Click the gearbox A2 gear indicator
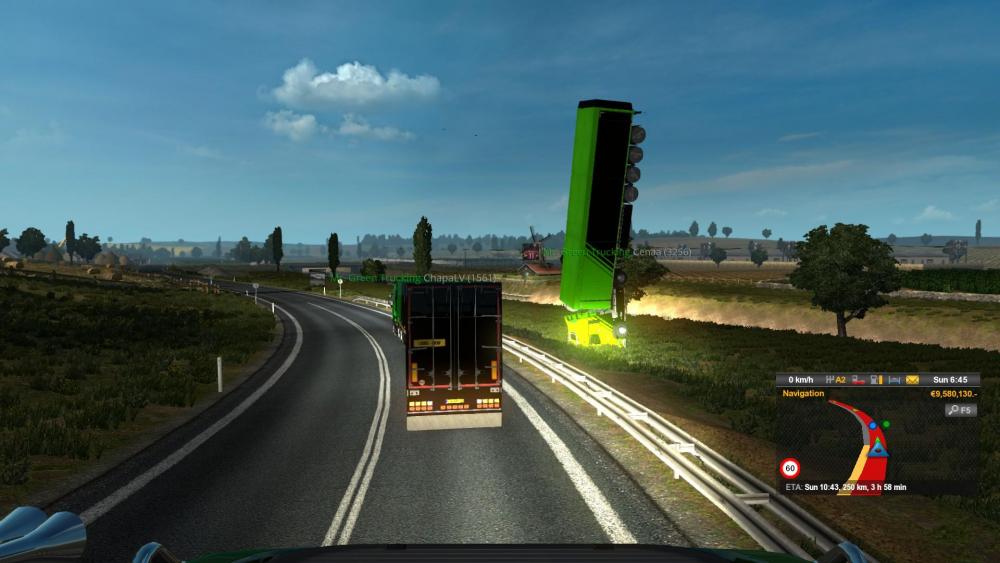Screen dimensions: 1000x563 point(836,380)
